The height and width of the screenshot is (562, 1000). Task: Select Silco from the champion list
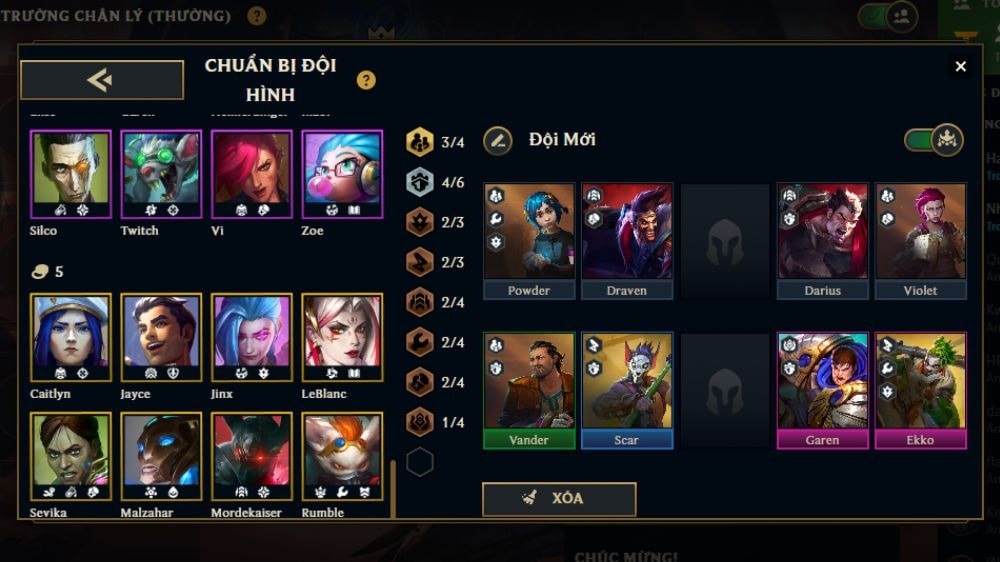tap(70, 174)
